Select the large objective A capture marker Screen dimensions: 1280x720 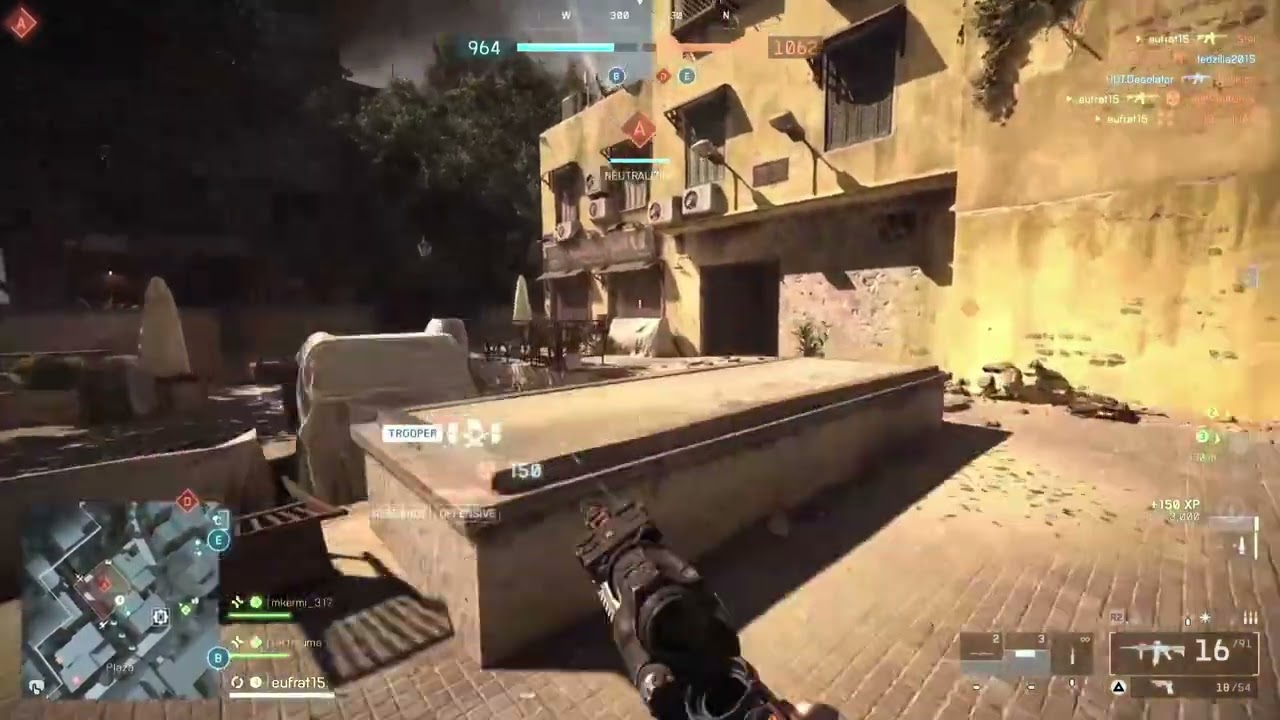tap(638, 130)
